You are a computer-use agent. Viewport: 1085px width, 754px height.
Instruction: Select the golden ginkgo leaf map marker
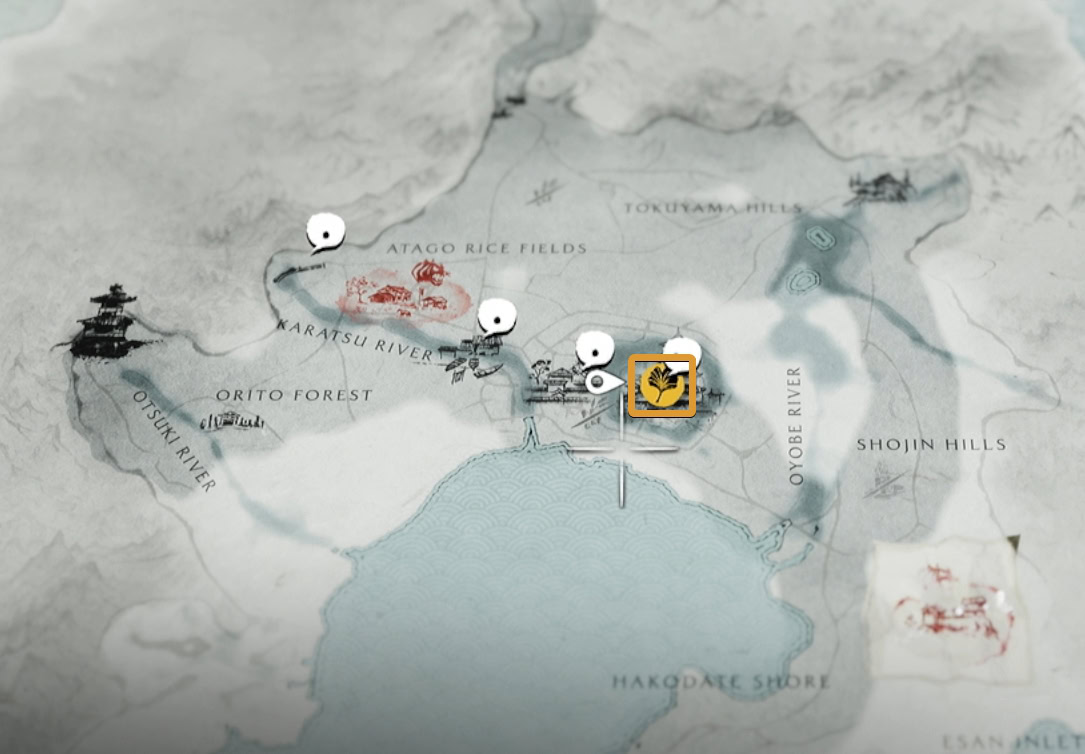pos(661,386)
